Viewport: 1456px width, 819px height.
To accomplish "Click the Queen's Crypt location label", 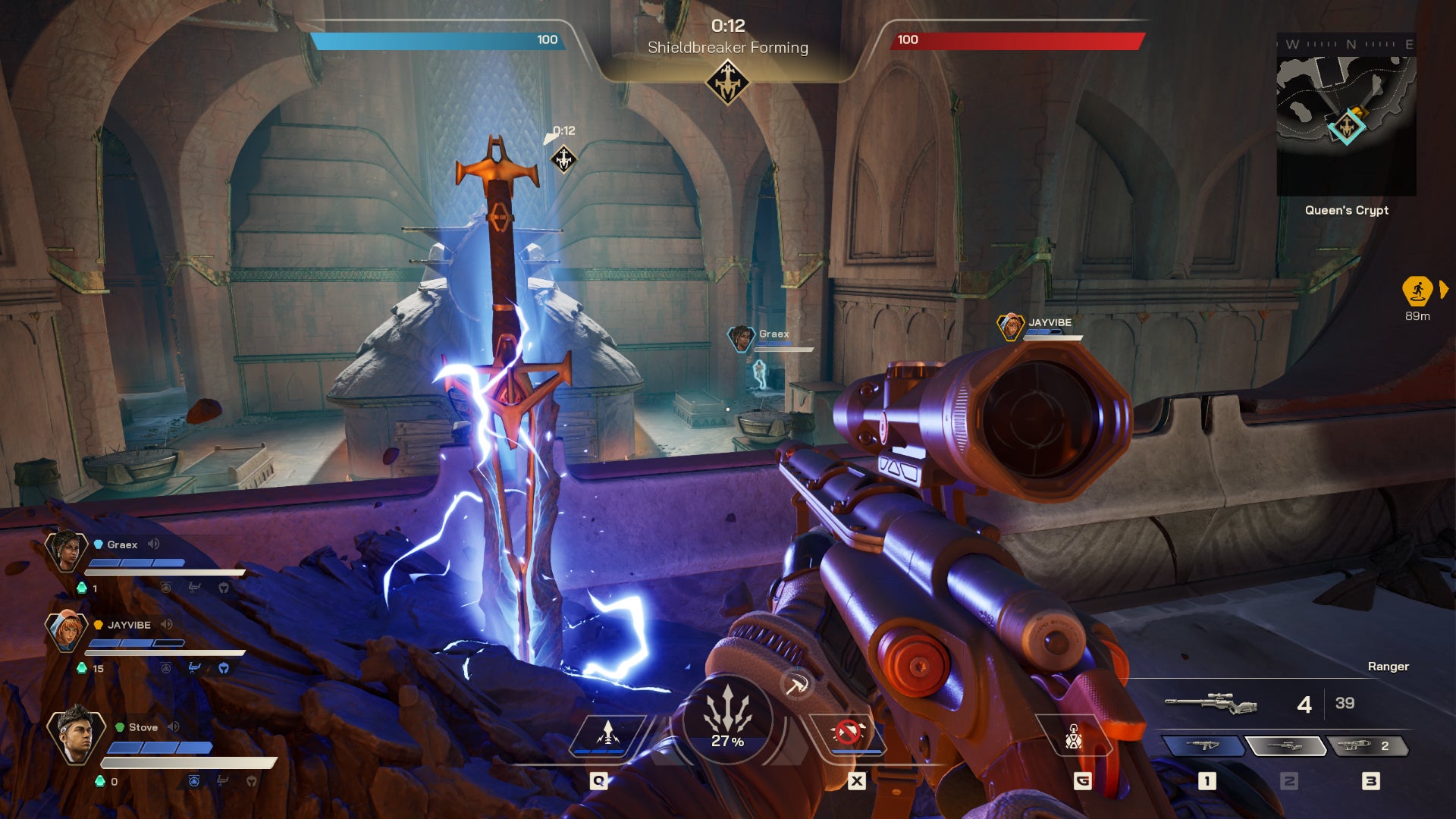I will 1346,210.
